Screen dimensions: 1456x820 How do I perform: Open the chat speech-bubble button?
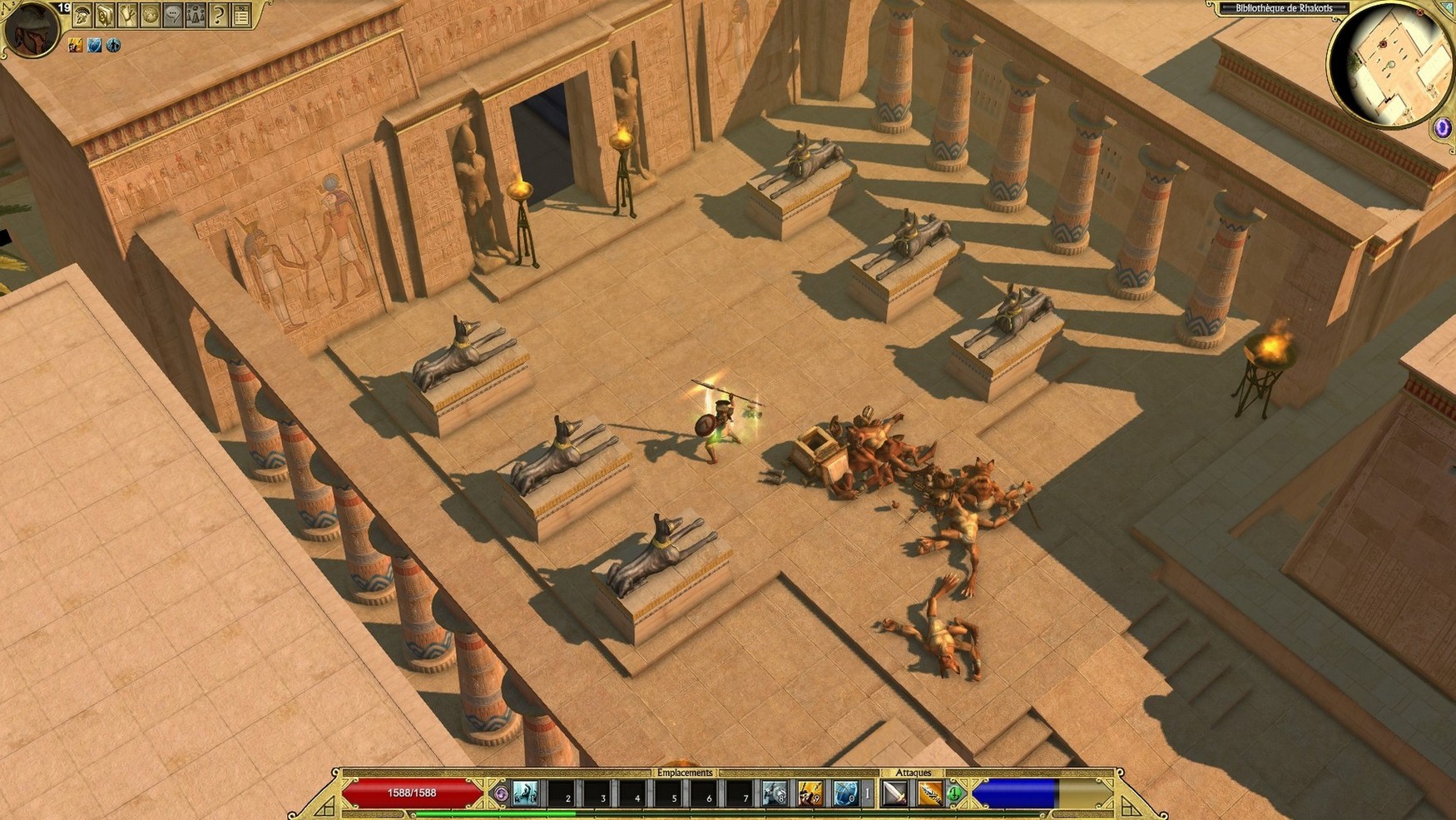coord(173,15)
